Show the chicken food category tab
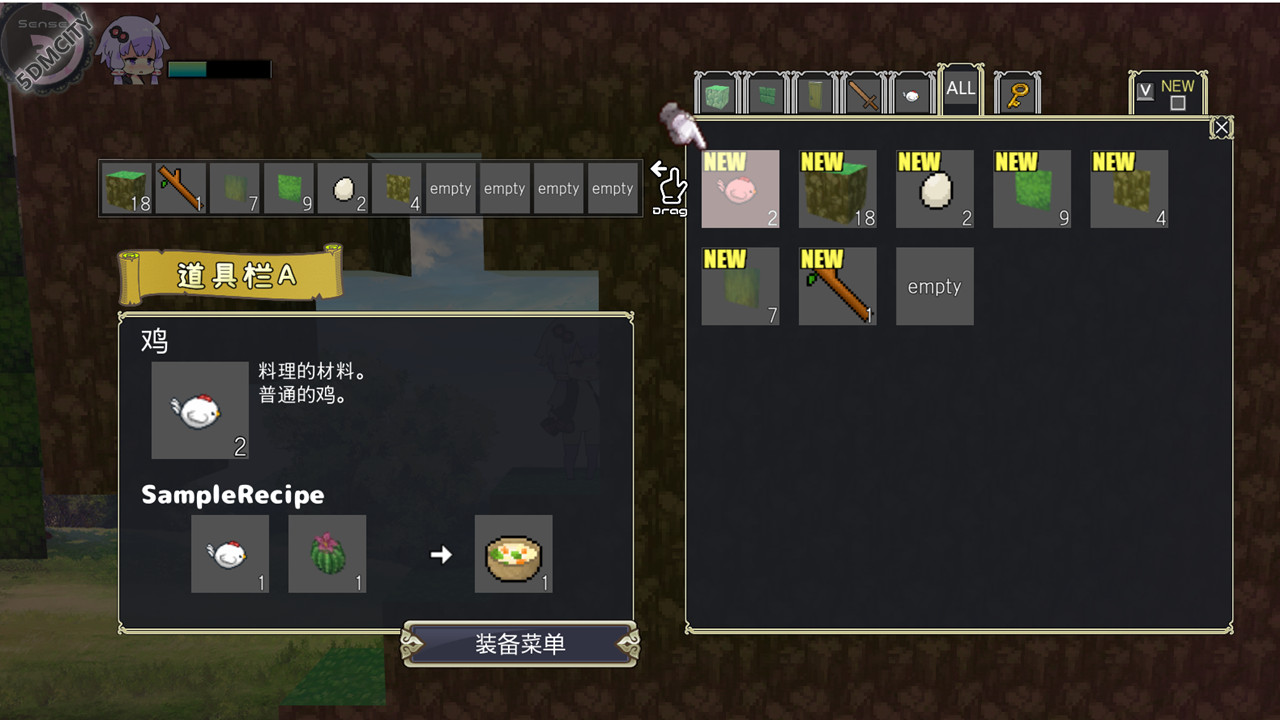Viewport: 1280px width, 720px height. (911, 97)
